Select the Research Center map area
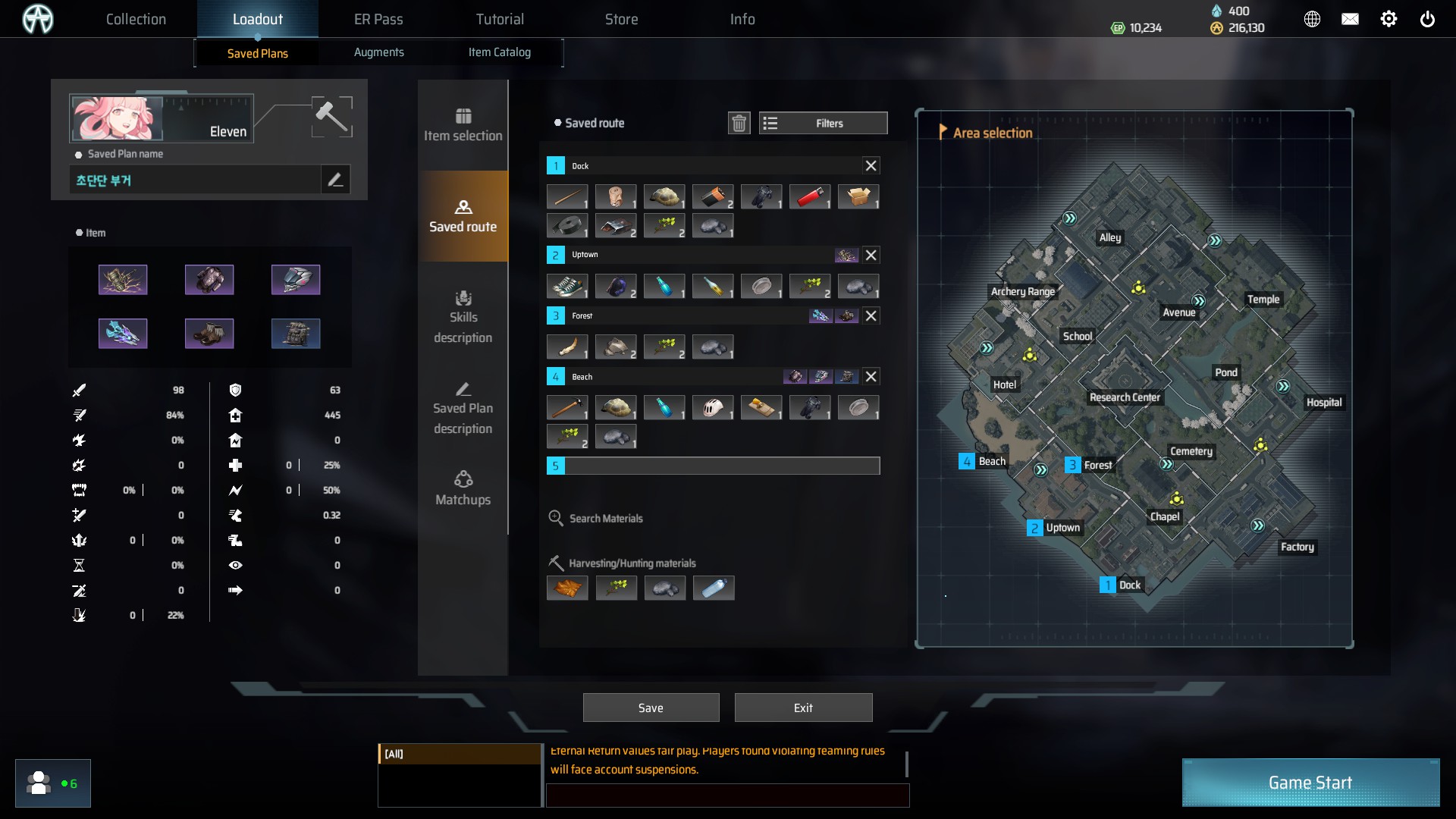1456x819 pixels. [x=1125, y=397]
